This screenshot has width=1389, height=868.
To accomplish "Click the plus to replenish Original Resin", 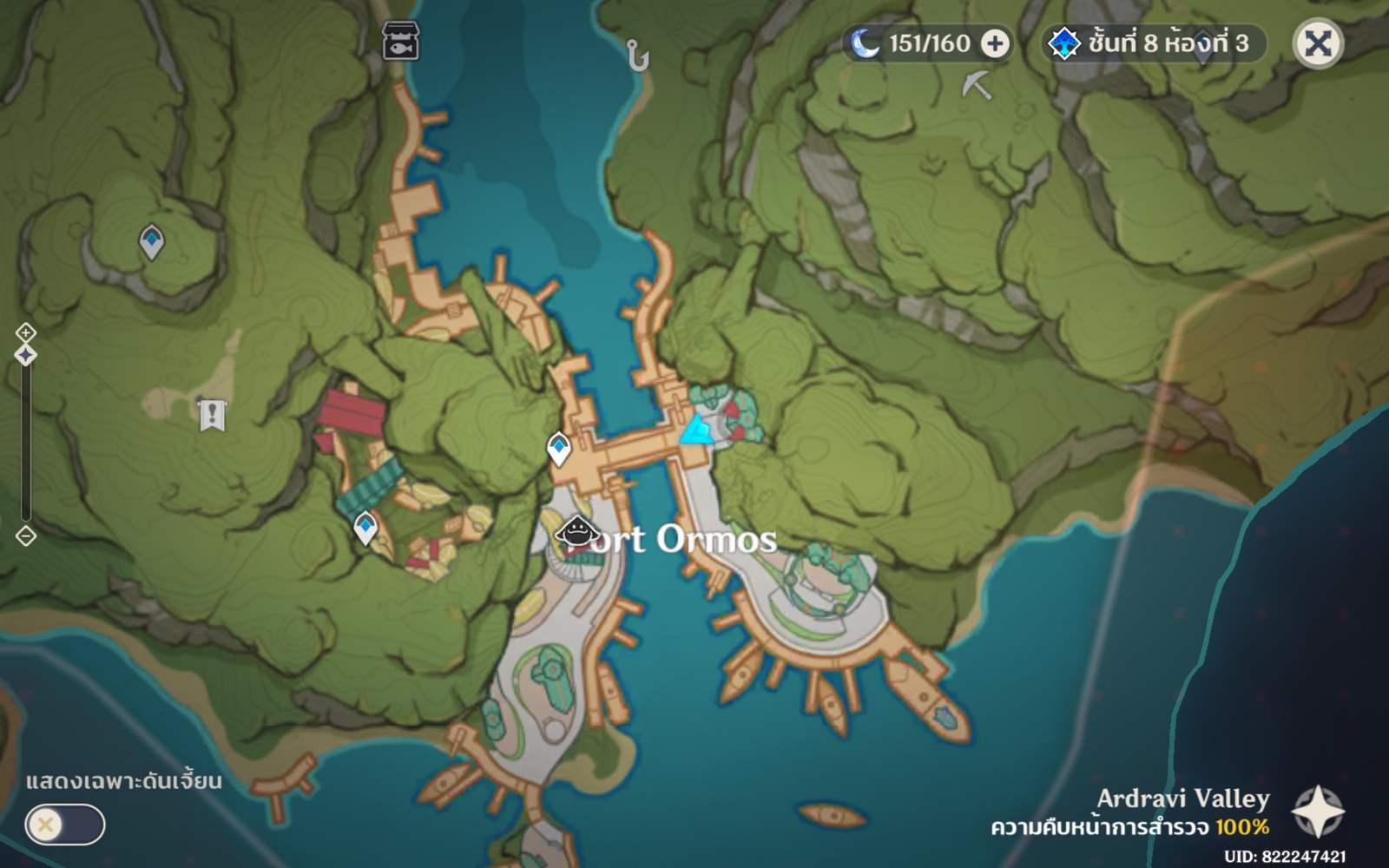I will pyautogui.click(x=994, y=43).
